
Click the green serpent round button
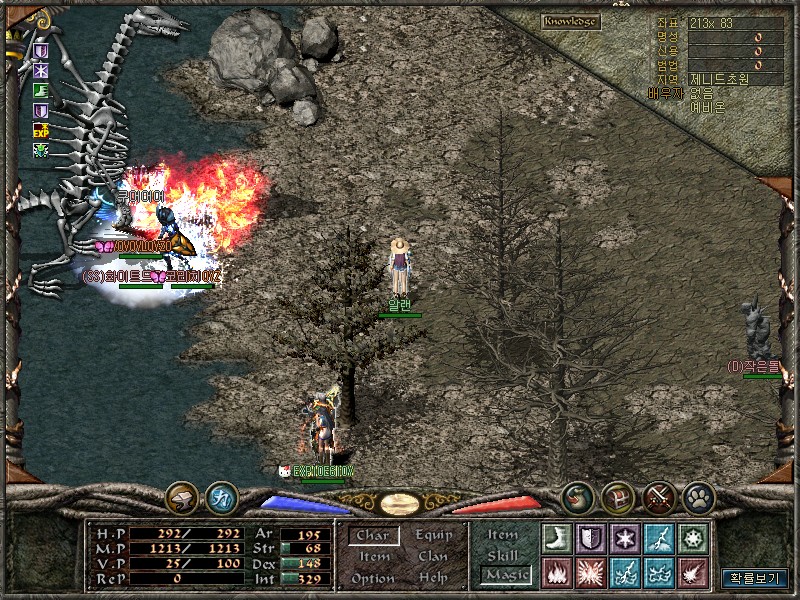tap(578, 496)
